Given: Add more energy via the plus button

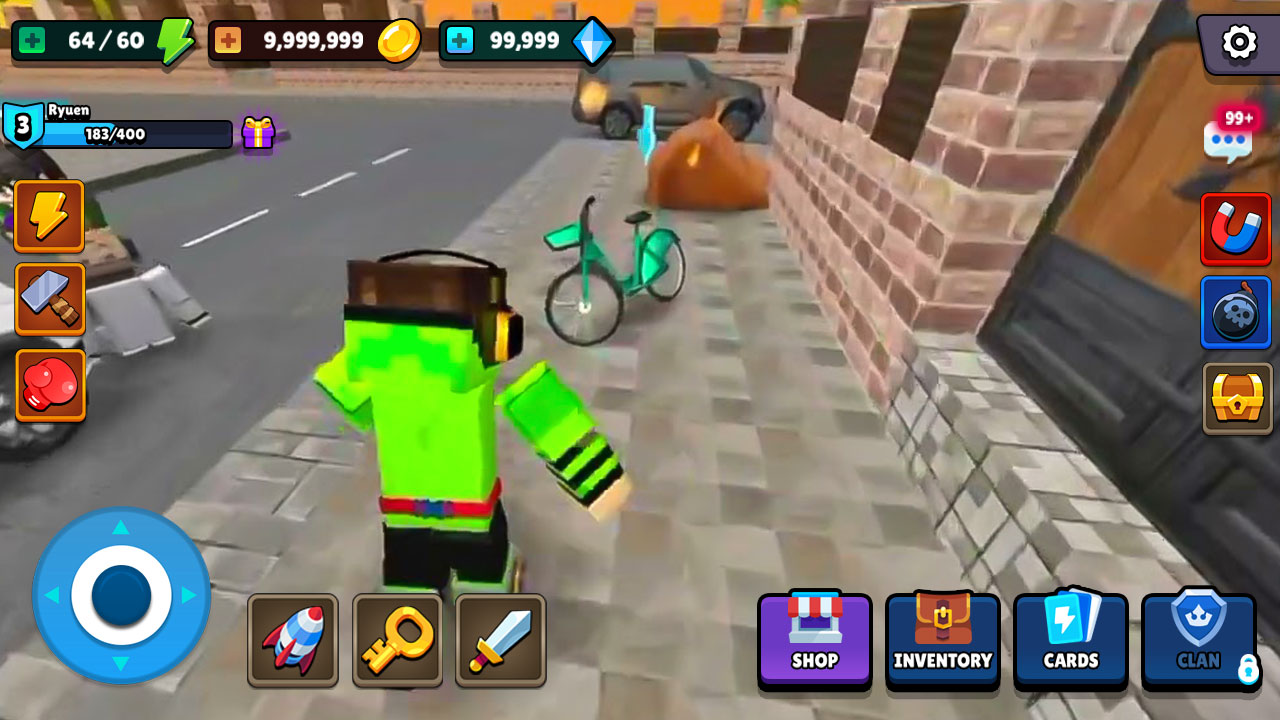Looking at the screenshot, I should point(31,41).
